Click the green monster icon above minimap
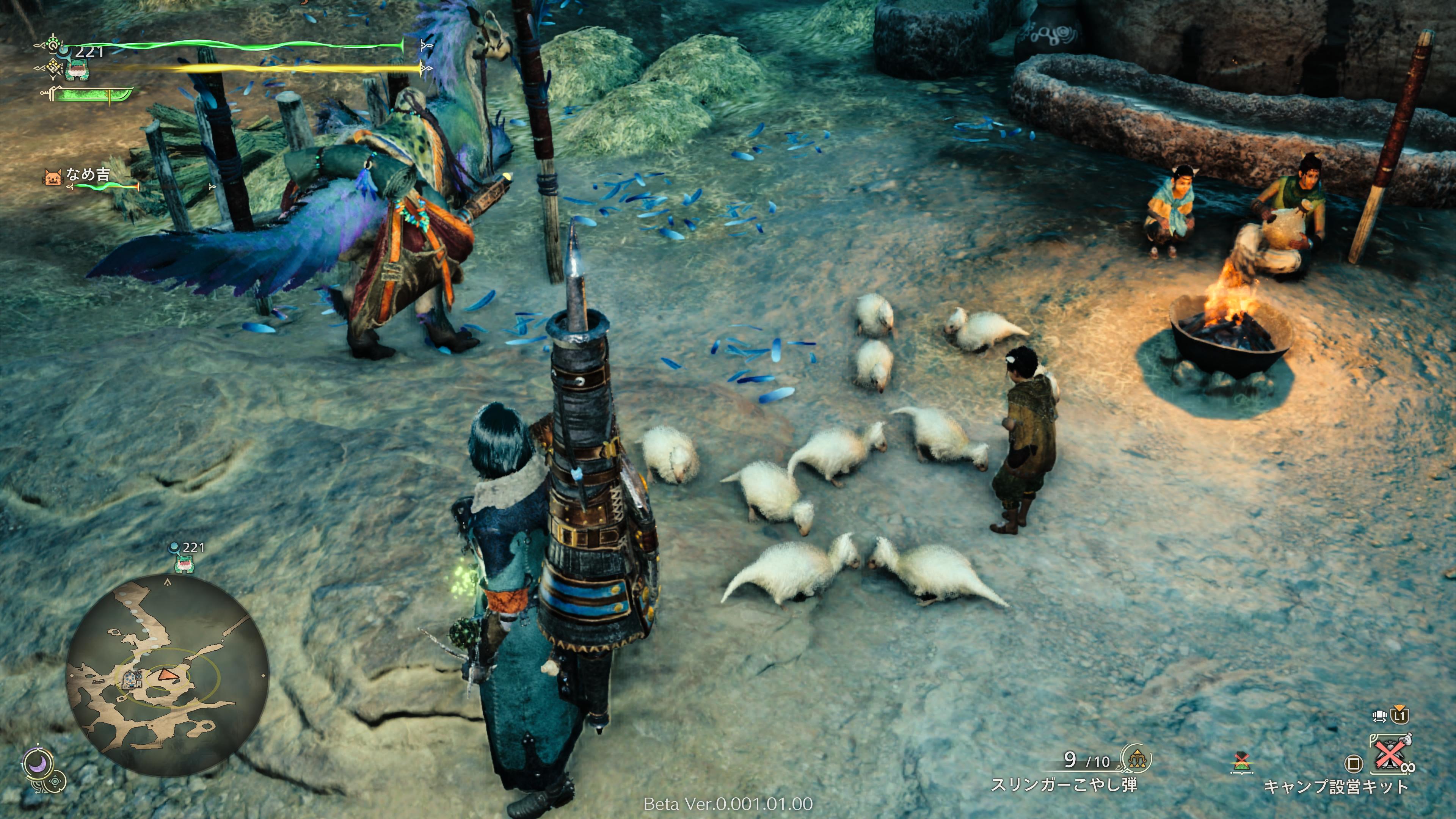This screenshot has width=1456, height=819. (x=183, y=563)
